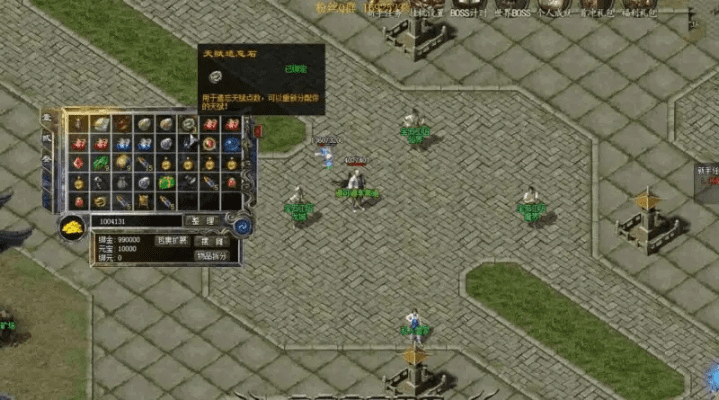Close the inventory with the red button

tap(258, 131)
